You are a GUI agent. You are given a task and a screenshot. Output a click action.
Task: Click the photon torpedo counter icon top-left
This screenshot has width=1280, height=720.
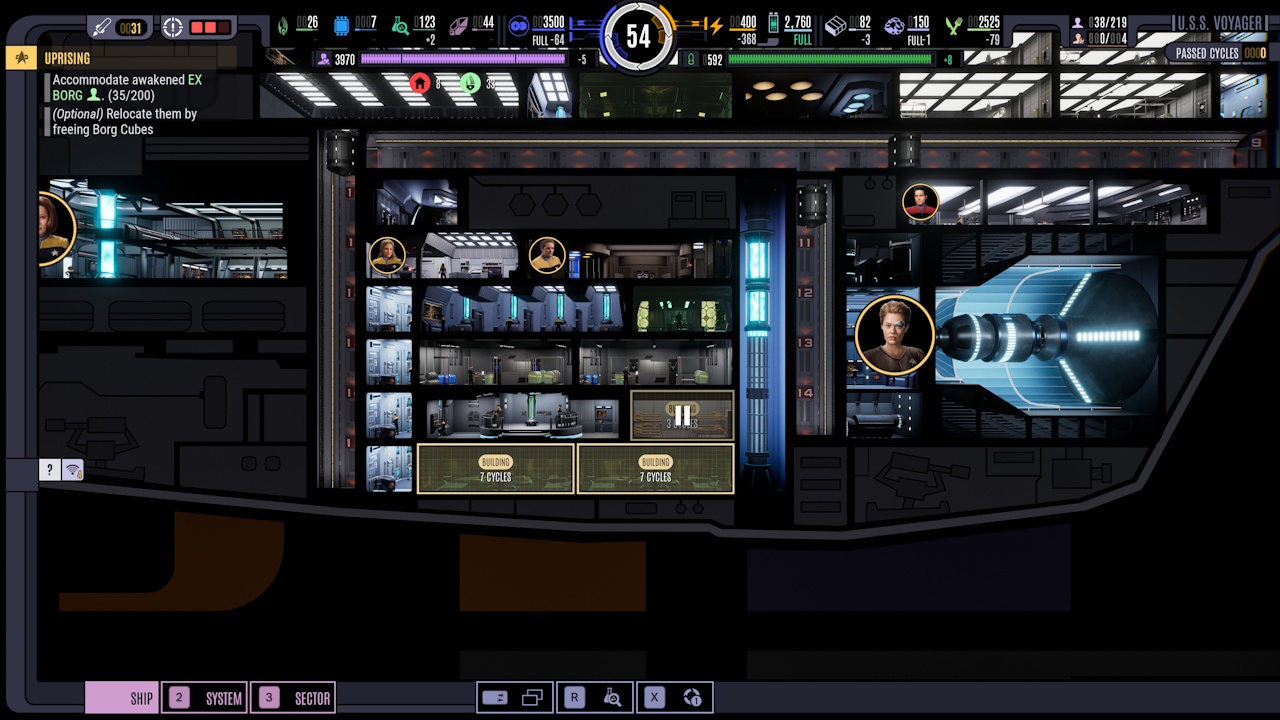click(x=100, y=26)
